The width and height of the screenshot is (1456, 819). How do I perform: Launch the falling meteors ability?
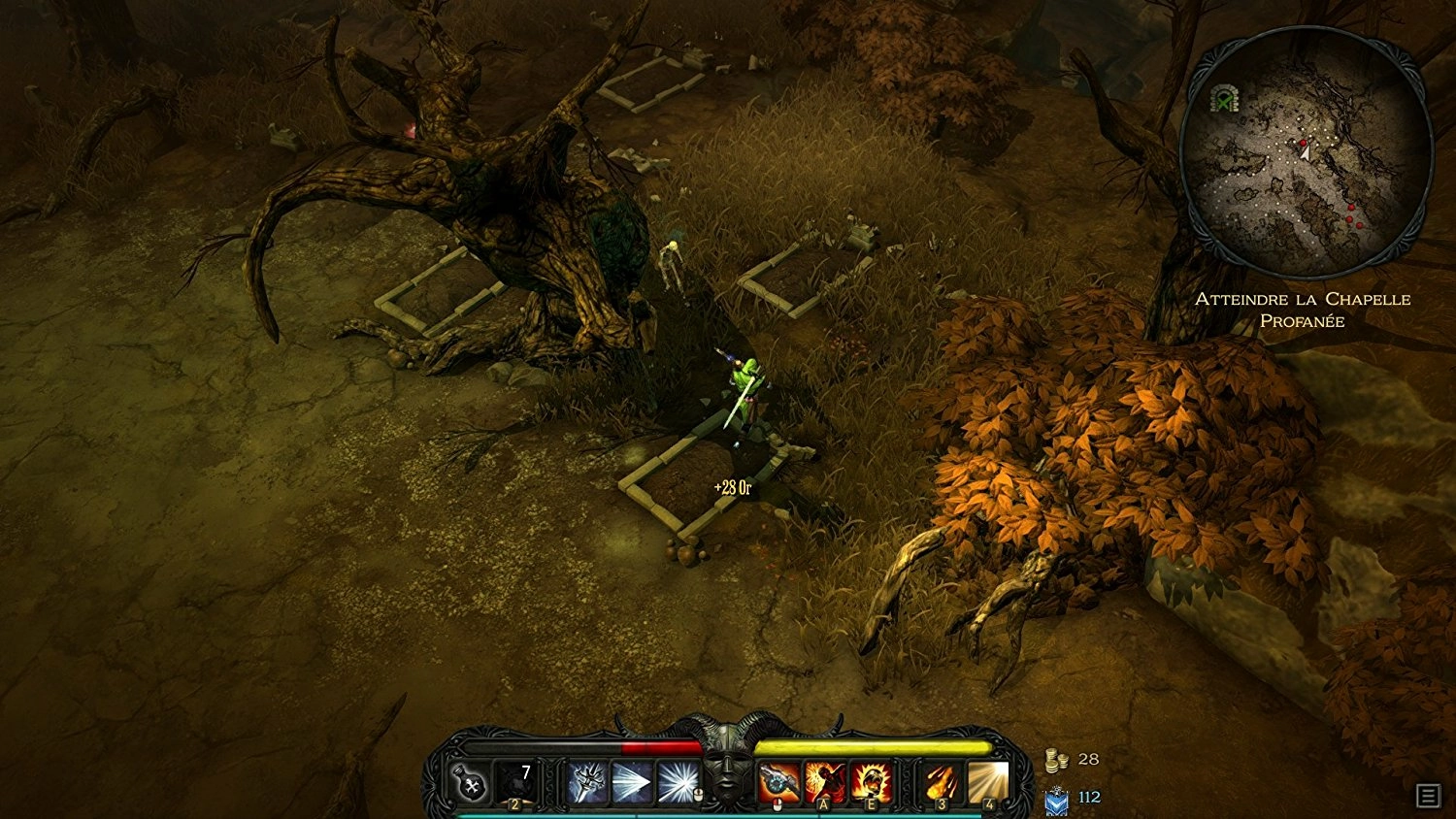(942, 782)
